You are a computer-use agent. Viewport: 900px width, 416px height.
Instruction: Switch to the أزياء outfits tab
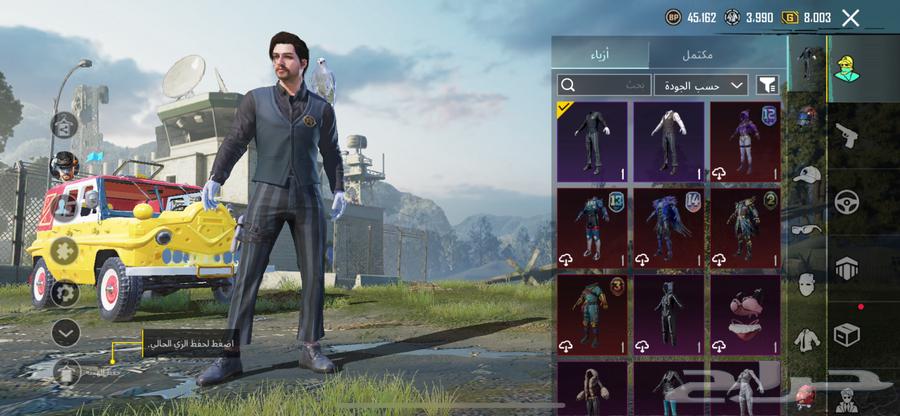coord(601,54)
